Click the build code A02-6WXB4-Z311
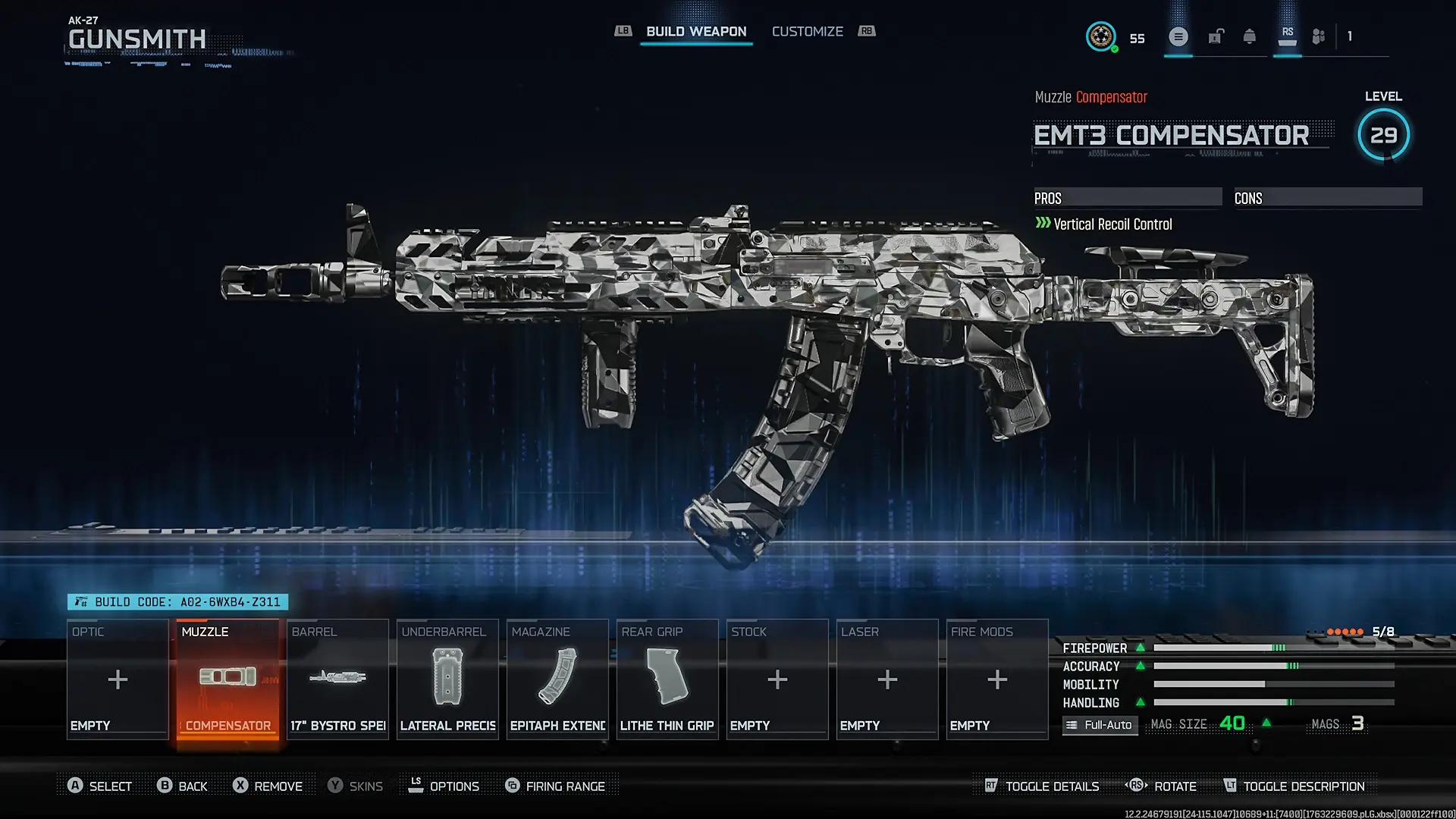 [x=180, y=601]
